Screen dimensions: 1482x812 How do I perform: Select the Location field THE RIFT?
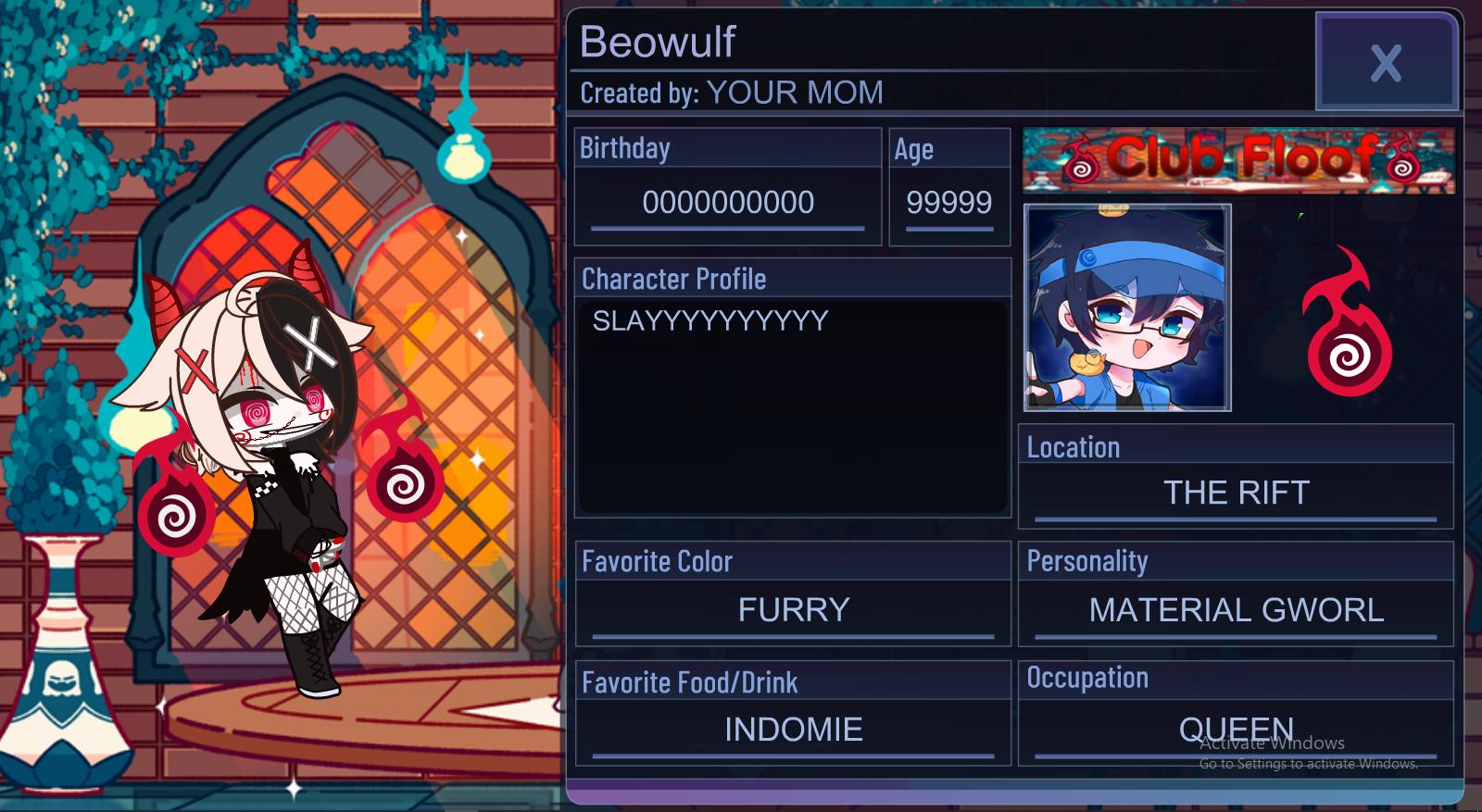click(1236, 493)
